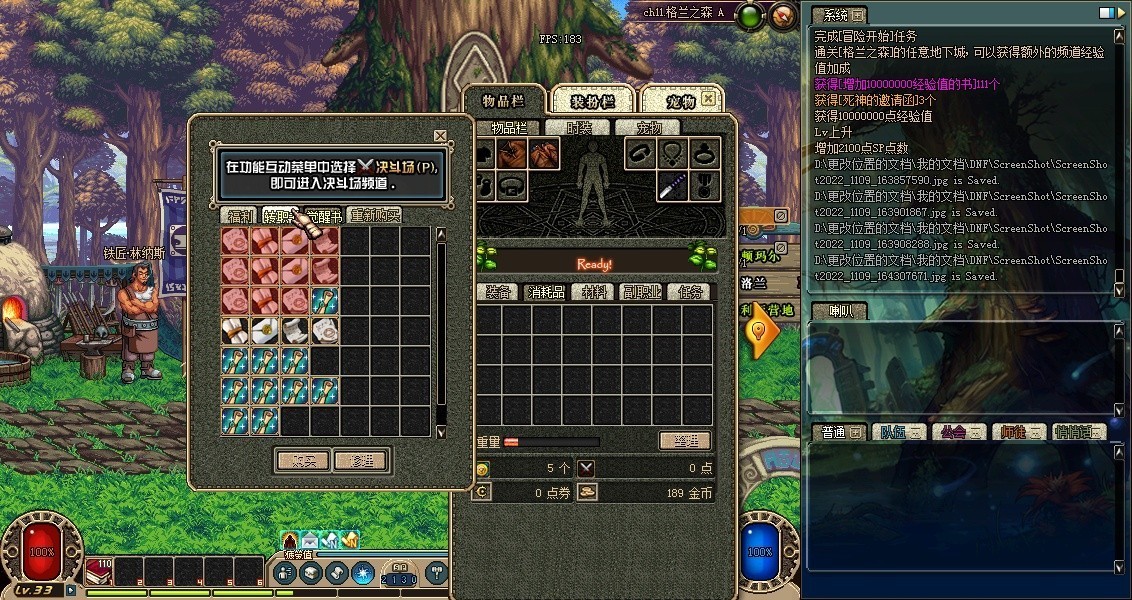1132x600 pixels.
Task: Select the sword weapon equipment slot
Action: pyautogui.click(x=672, y=186)
